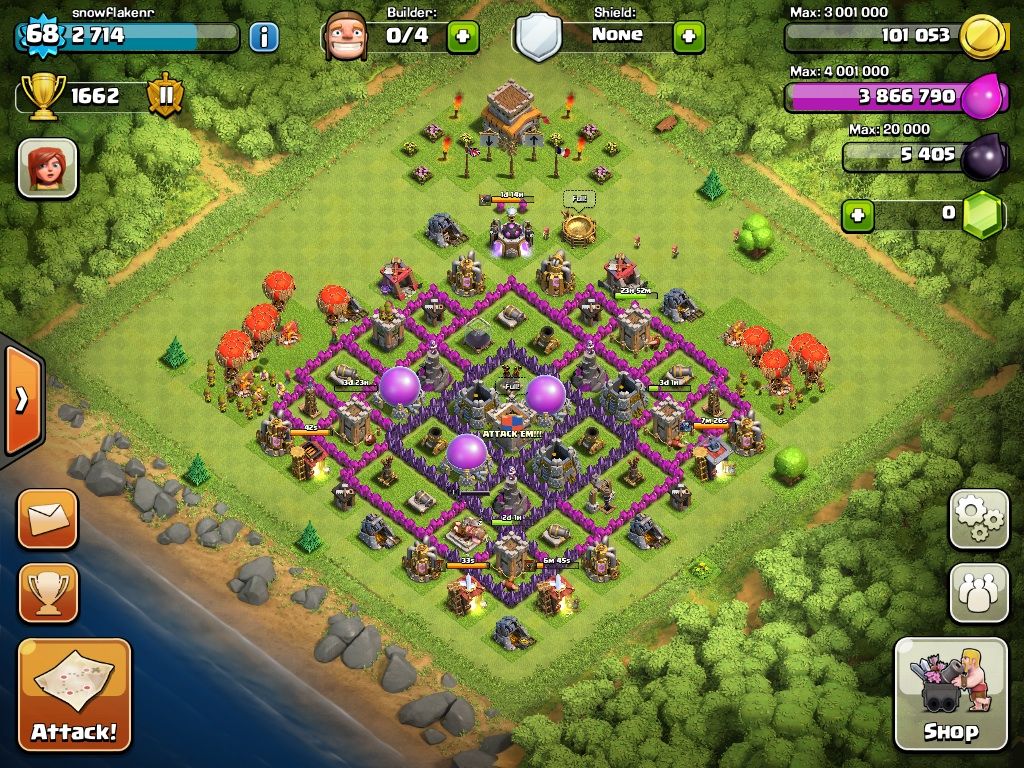1024x768 pixels.
Task: Expand the orange side arrow panel
Action: coord(21,399)
